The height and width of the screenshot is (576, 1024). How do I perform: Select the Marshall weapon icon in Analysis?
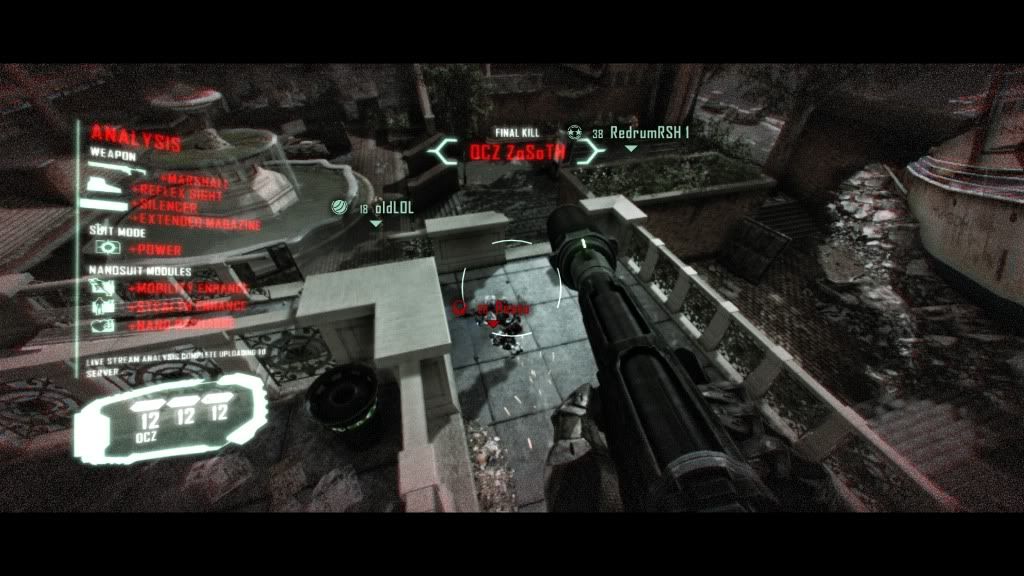click(x=105, y=185)
